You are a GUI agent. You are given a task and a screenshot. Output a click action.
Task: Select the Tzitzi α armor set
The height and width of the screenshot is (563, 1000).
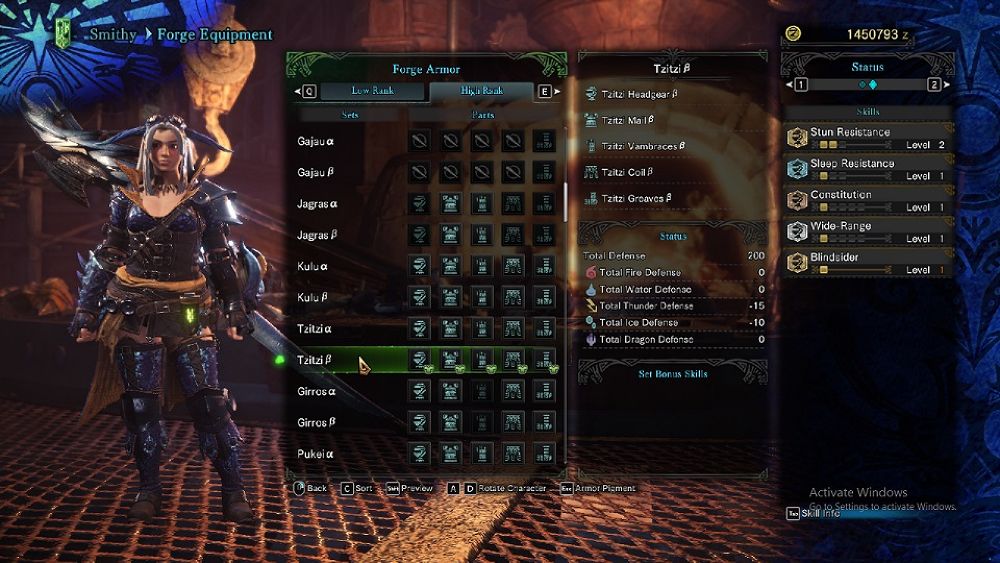[315, 329]
